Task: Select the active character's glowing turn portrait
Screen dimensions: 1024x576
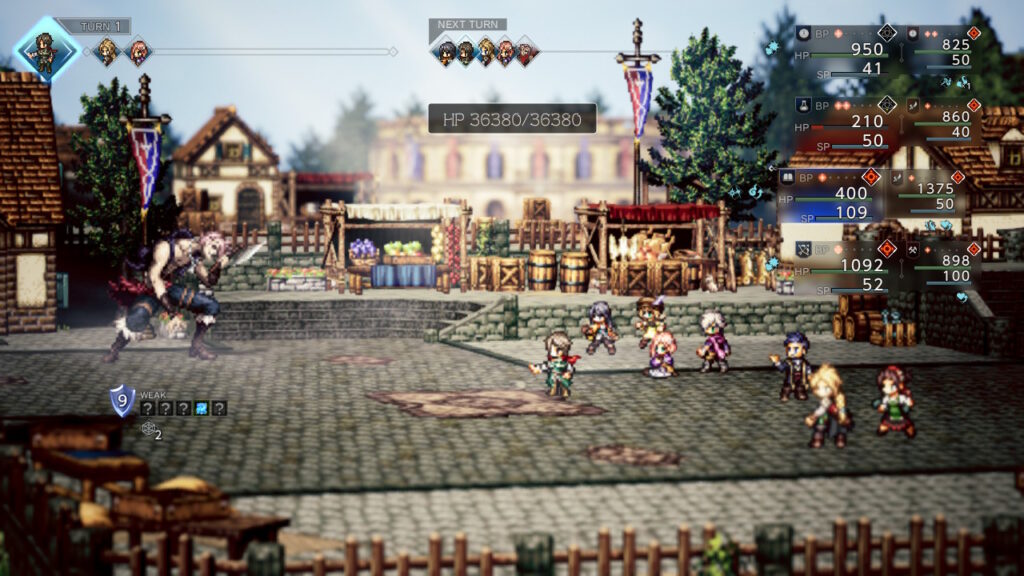Action: (45, 49)
